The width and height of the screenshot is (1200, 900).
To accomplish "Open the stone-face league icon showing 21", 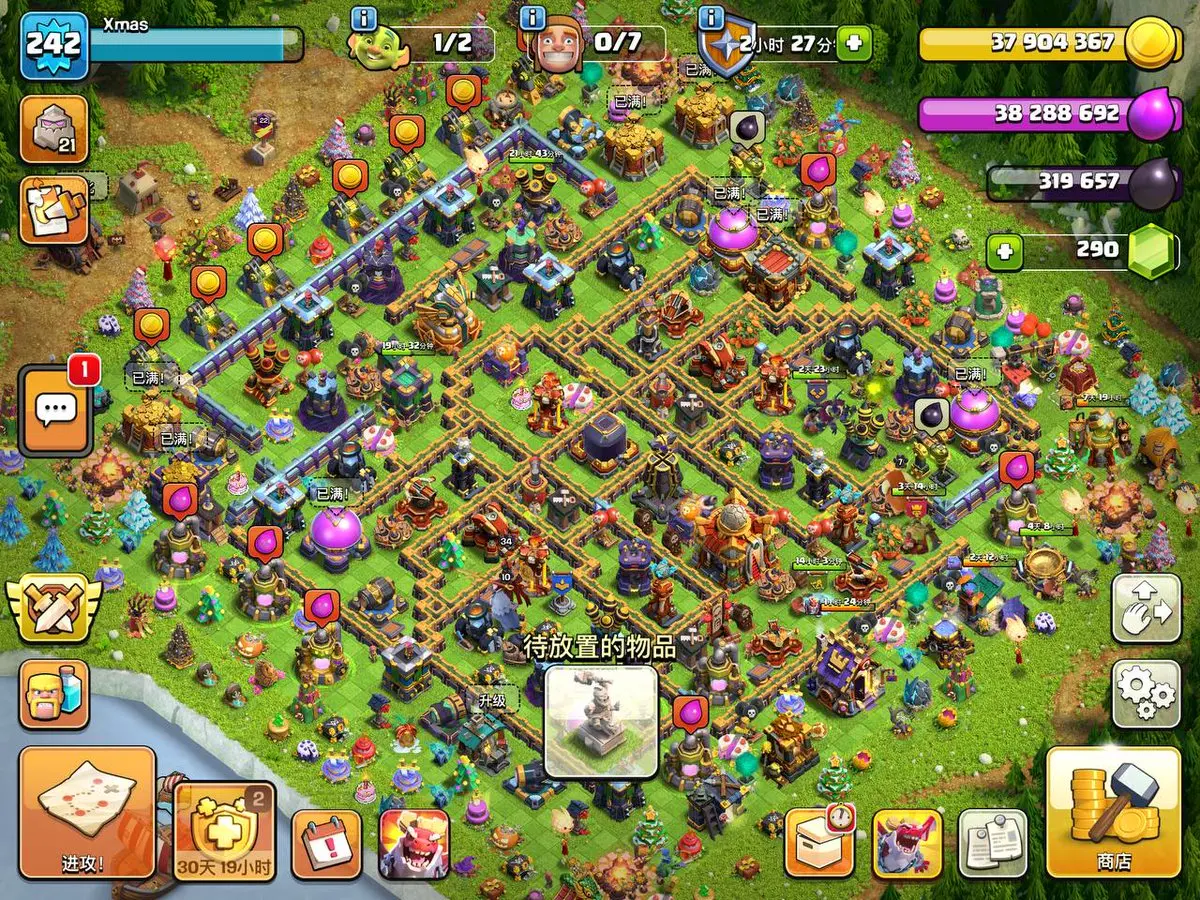I will point(54,130).
